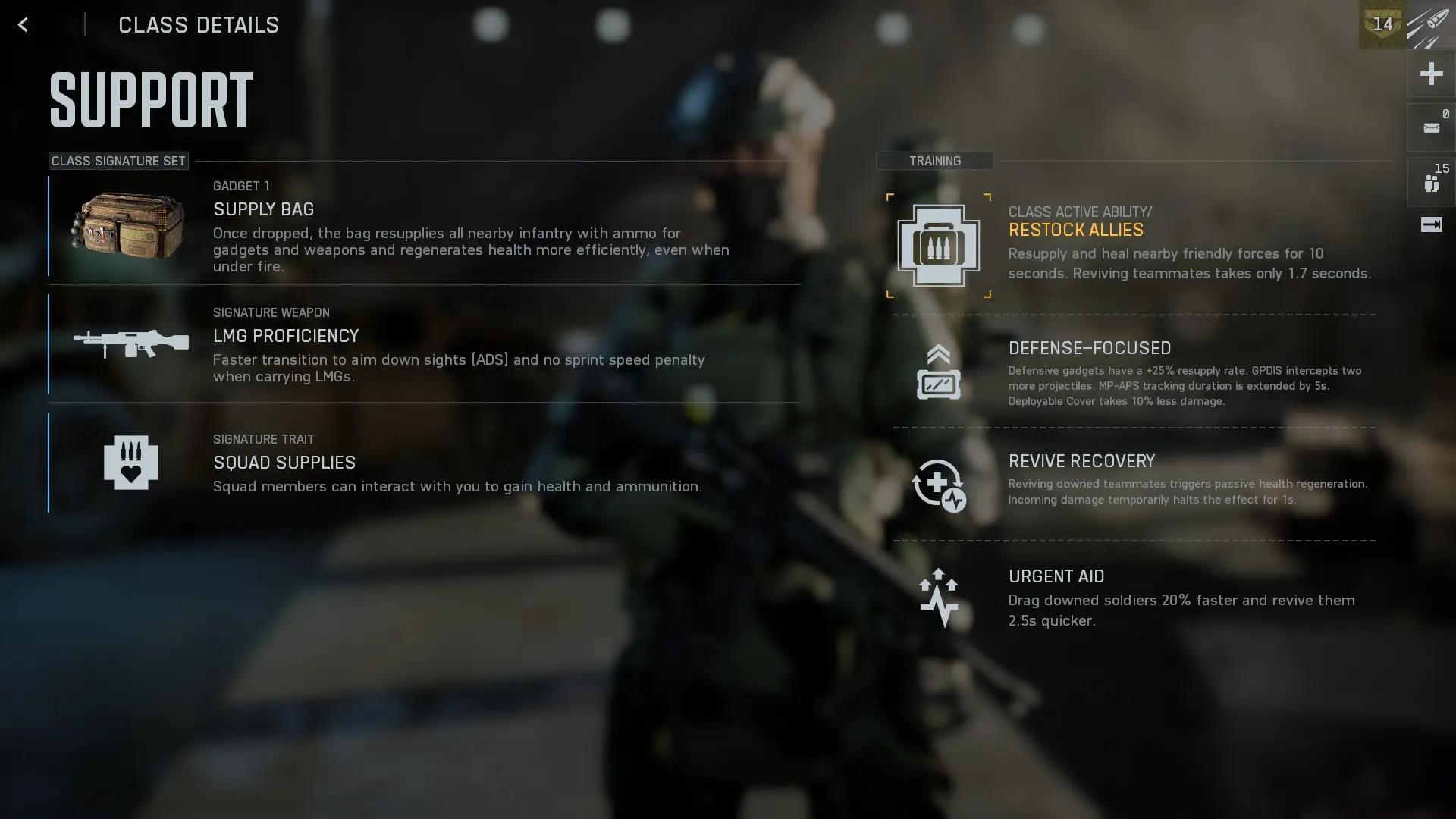1456x819 pixels.
Task: Pick the Defense-Focused training option
Action: (1134, 372)
